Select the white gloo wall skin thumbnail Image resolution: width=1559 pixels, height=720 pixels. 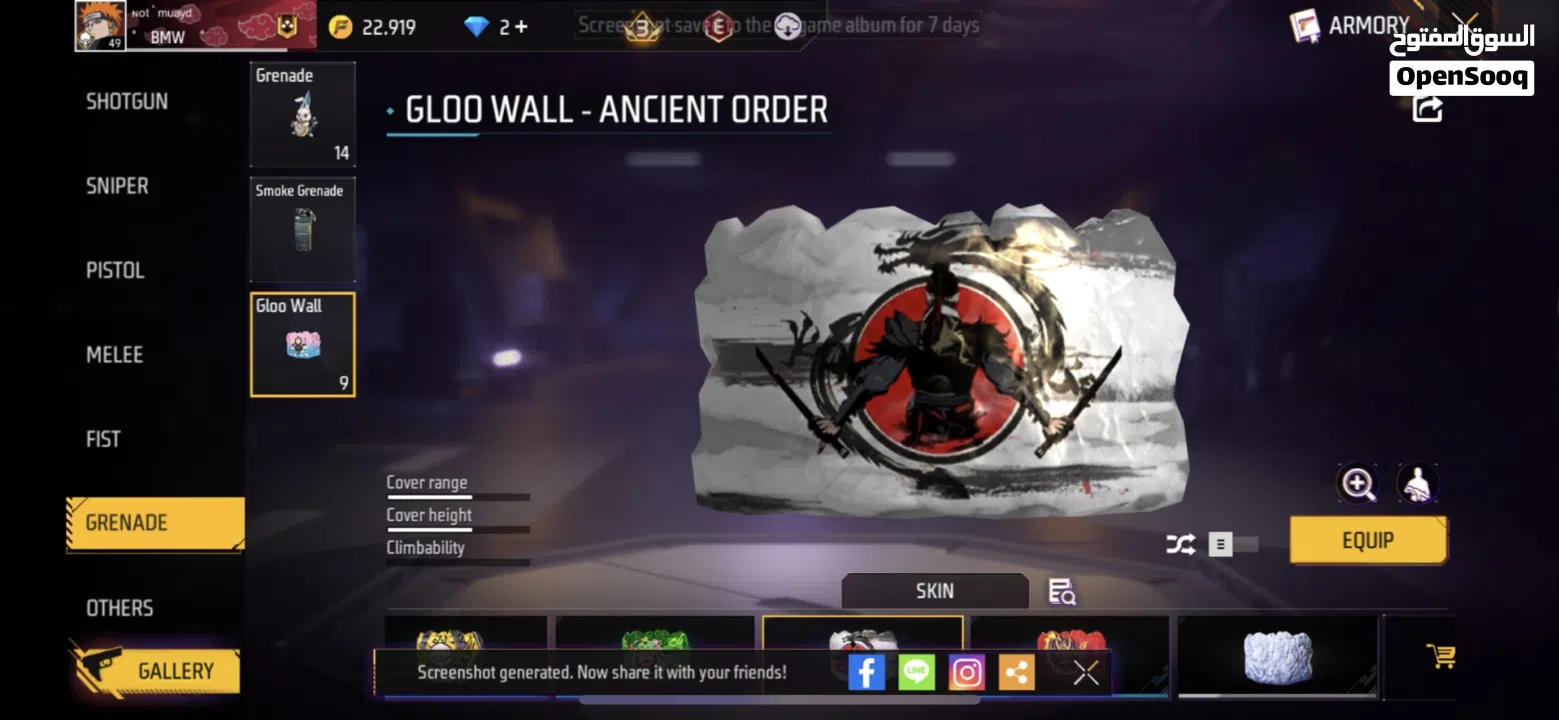[x=1276, y=655]
